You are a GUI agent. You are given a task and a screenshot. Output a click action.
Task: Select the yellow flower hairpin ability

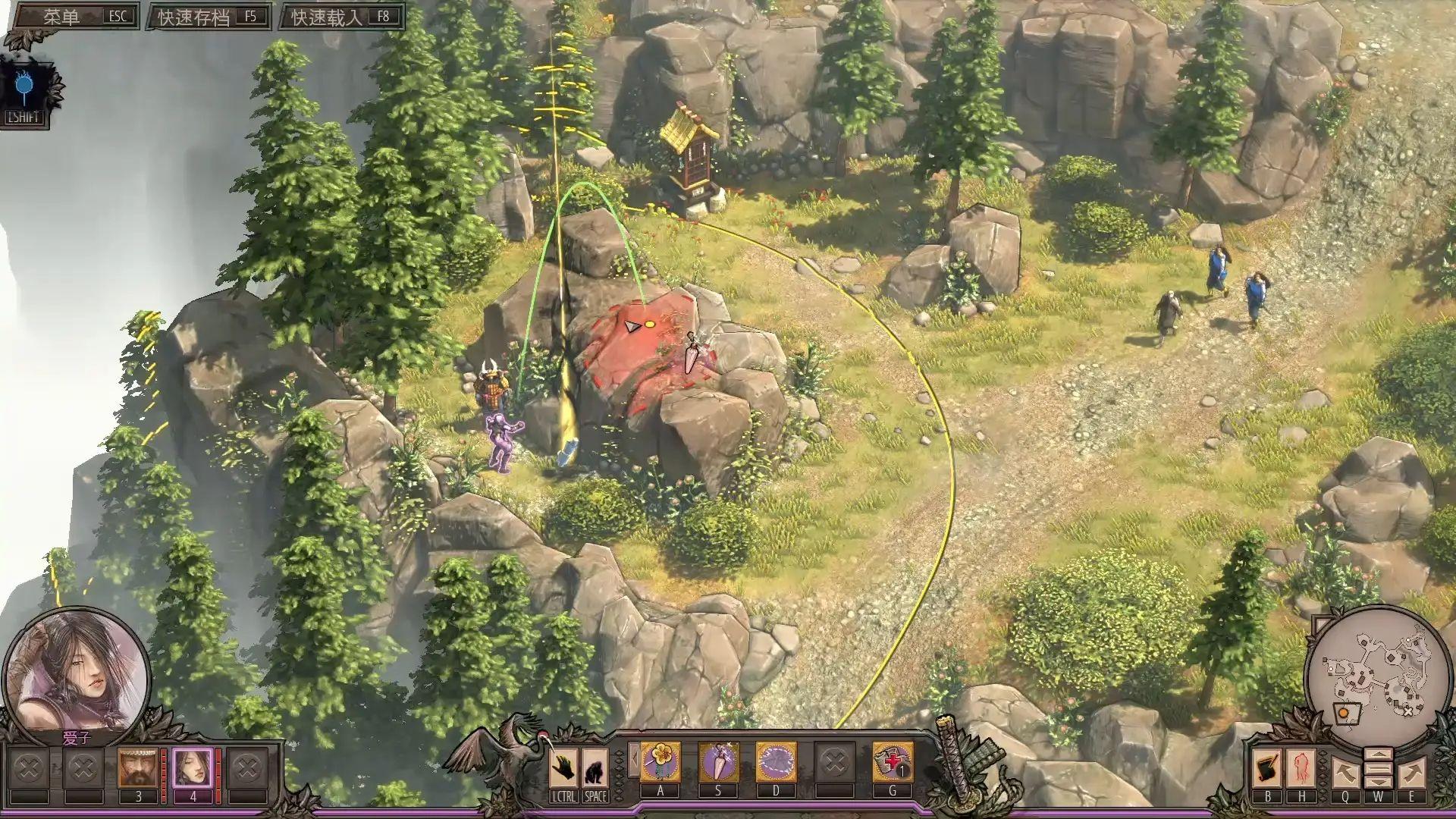pos(661,761)
